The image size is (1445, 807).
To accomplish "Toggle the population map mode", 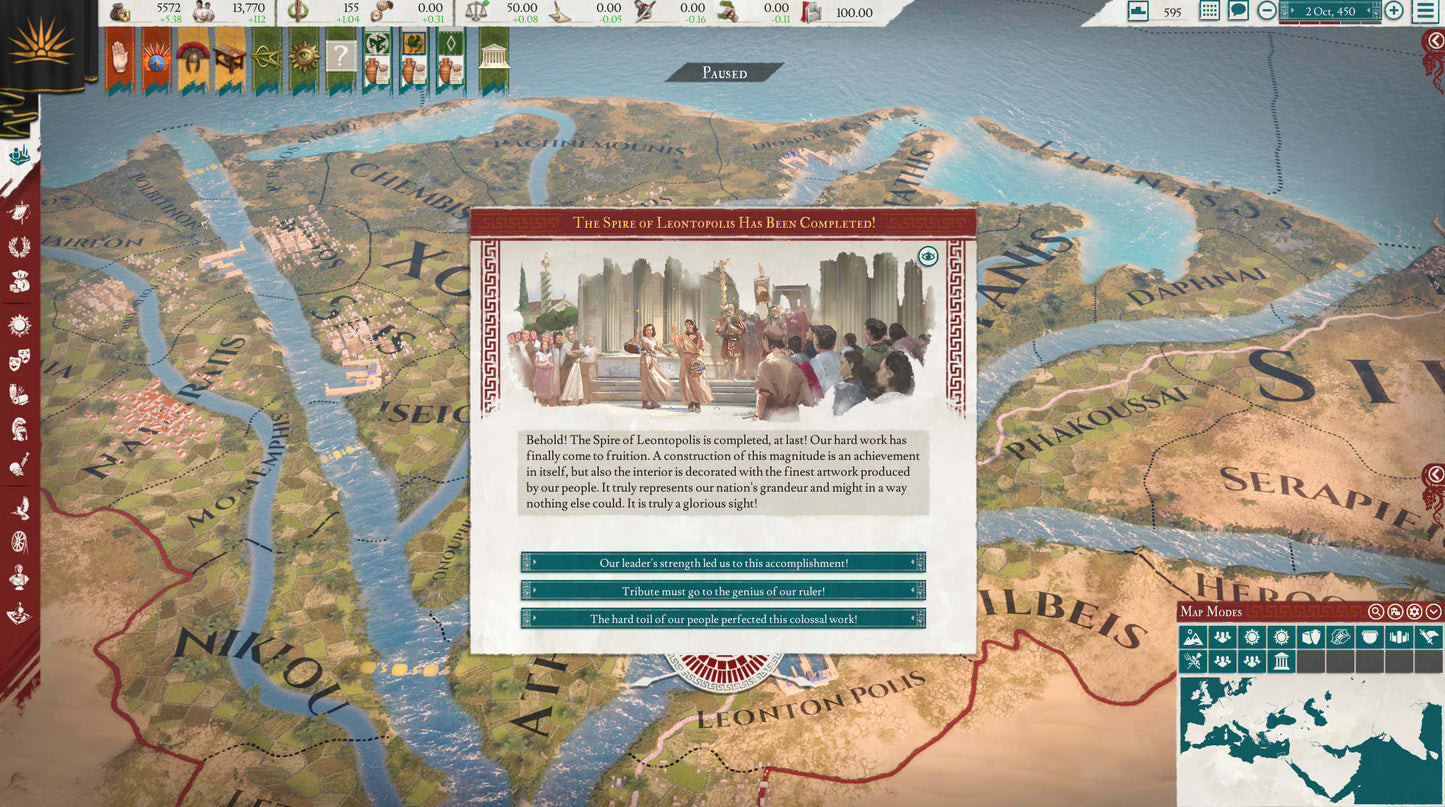I will (1222, 637).
